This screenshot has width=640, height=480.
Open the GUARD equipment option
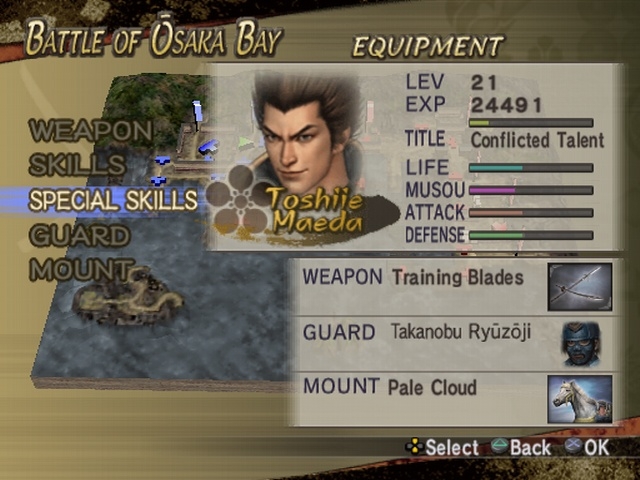[x=80, y=236]
